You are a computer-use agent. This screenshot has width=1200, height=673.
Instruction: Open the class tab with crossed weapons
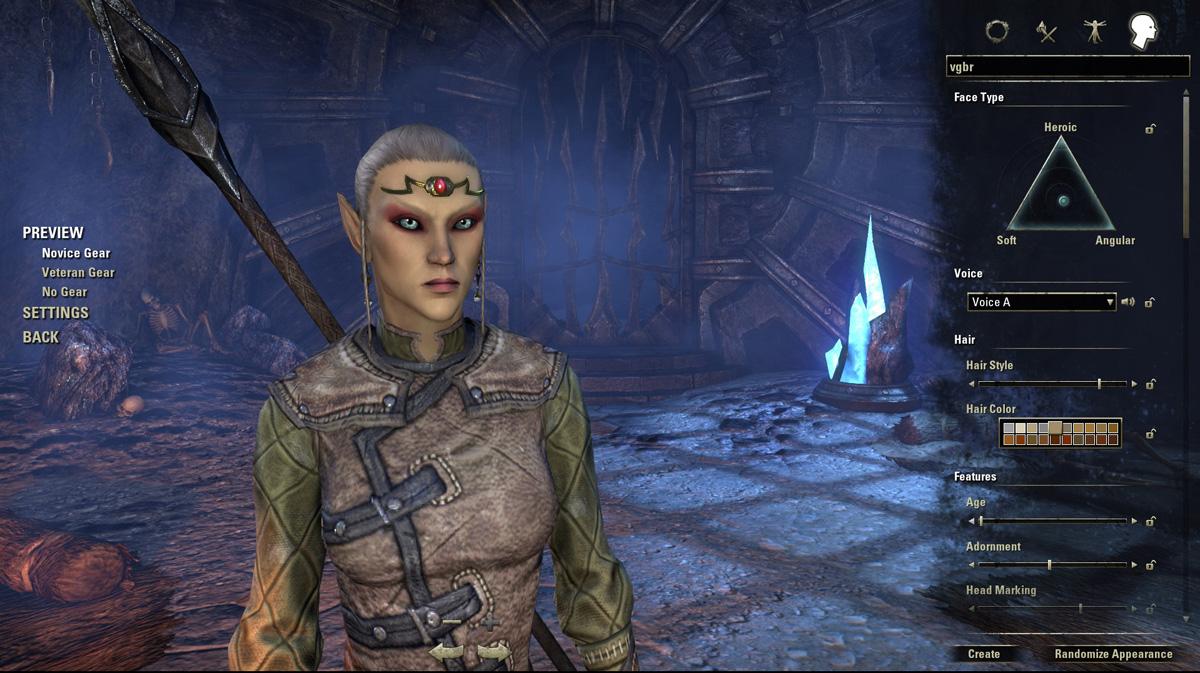point(1047,31)
